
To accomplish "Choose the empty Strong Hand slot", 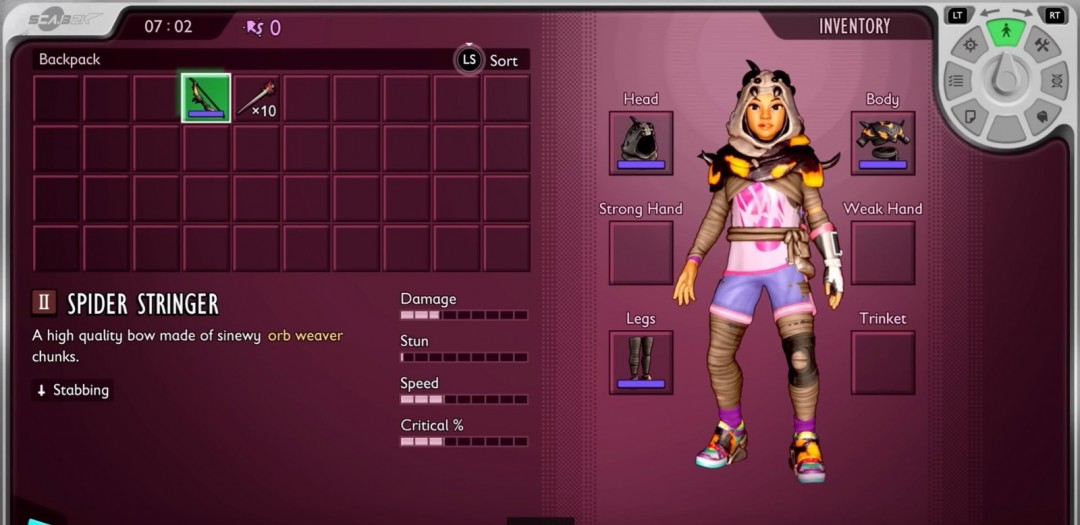I will point(641,252).
